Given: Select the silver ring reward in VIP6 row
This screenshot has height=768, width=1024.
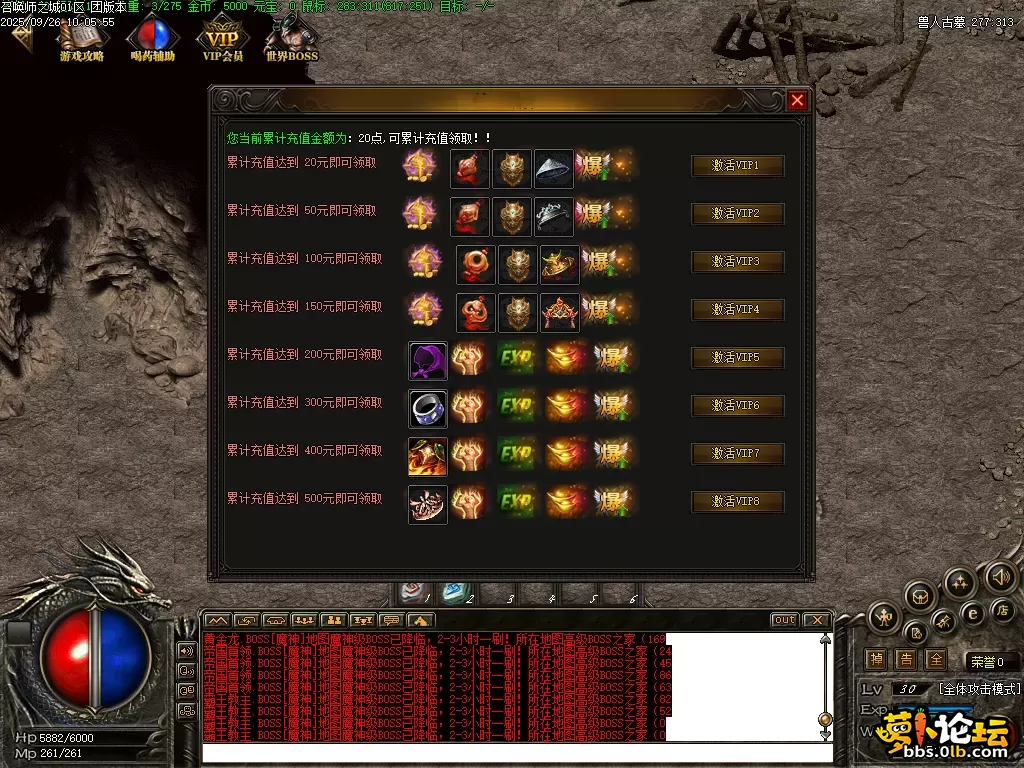Looking at the screenshot, I should (x=427, y=408).
